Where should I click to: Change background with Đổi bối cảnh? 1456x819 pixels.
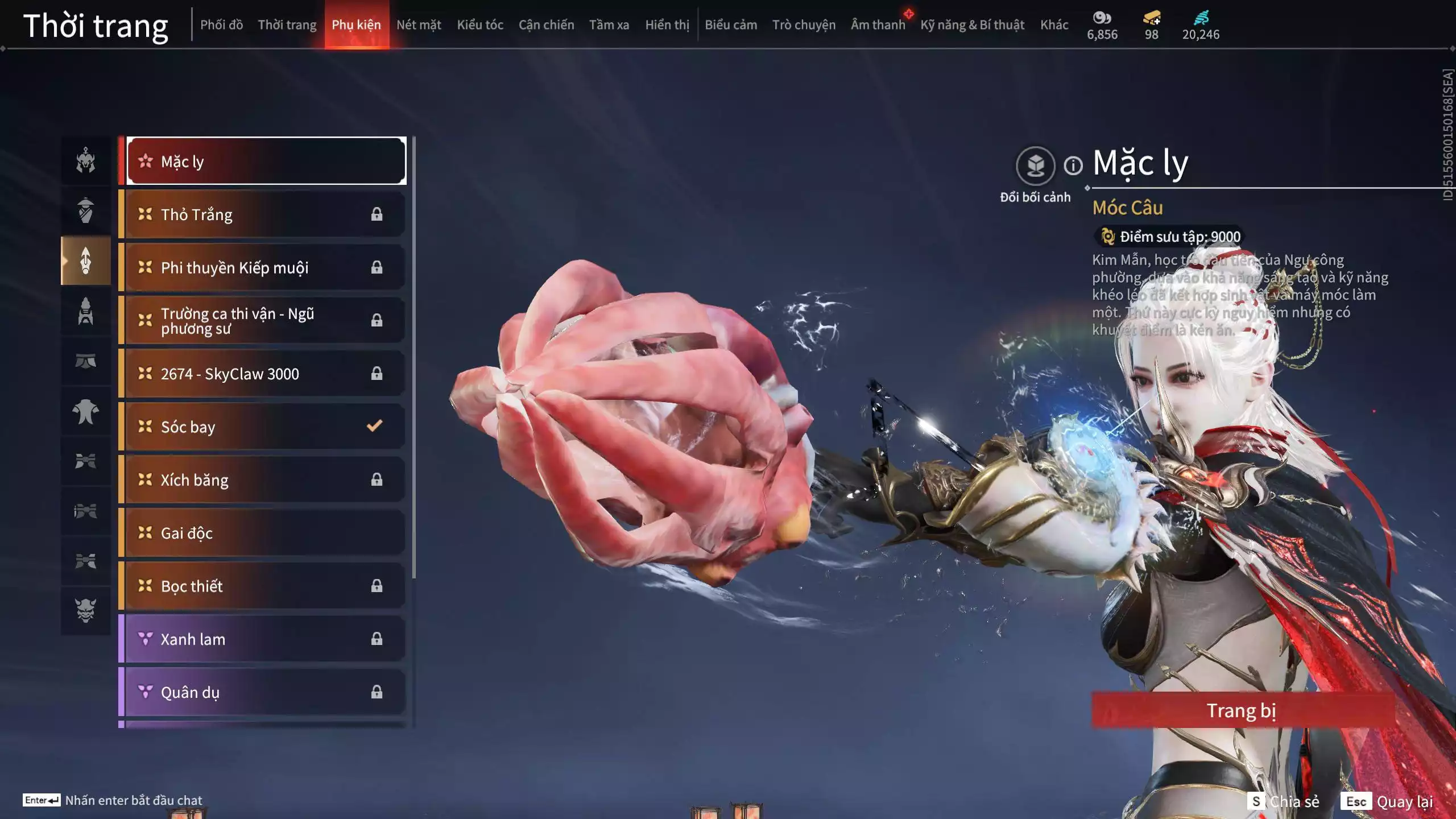(x=1035, y=166)
